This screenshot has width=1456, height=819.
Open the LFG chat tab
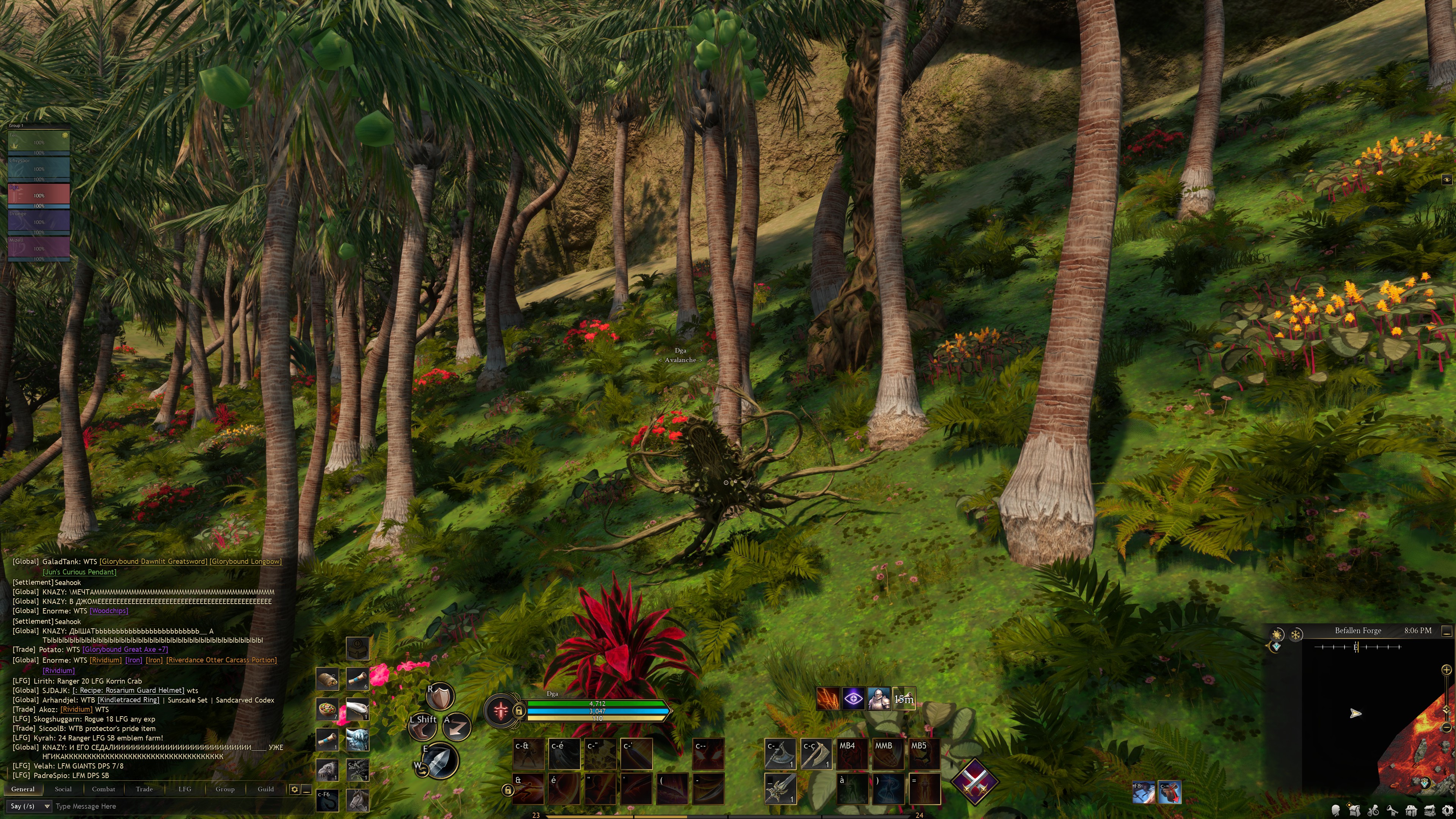click(185, 789)
